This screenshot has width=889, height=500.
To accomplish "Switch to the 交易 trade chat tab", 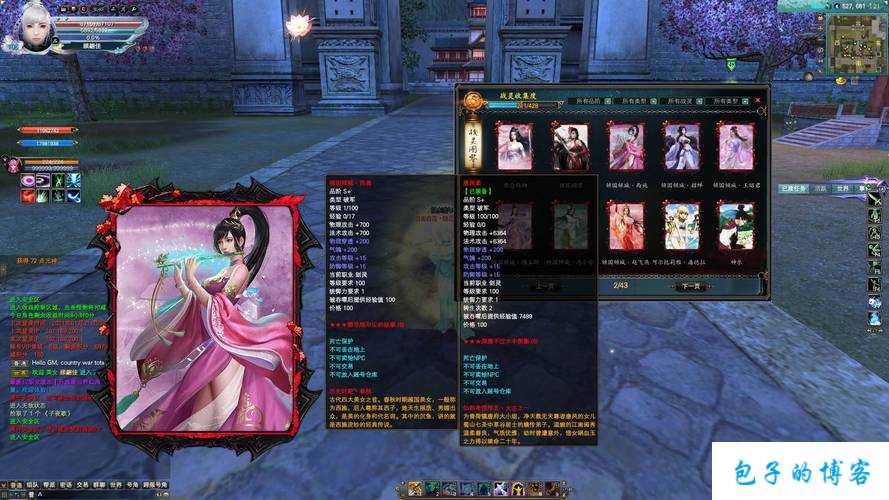I will click(x=82, y=484).
